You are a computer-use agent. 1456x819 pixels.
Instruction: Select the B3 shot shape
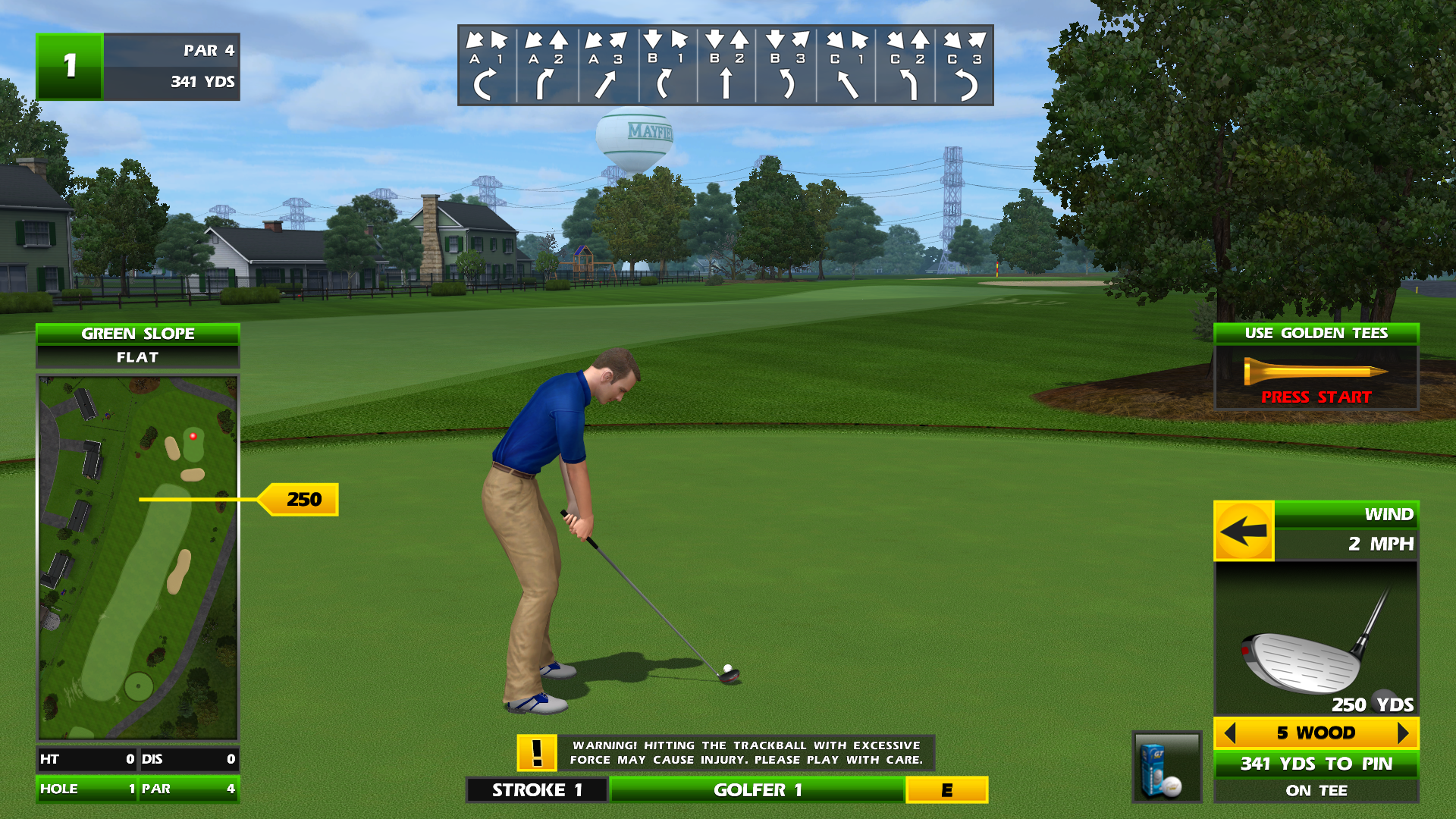pyautogui.click(x=786, y=67)
